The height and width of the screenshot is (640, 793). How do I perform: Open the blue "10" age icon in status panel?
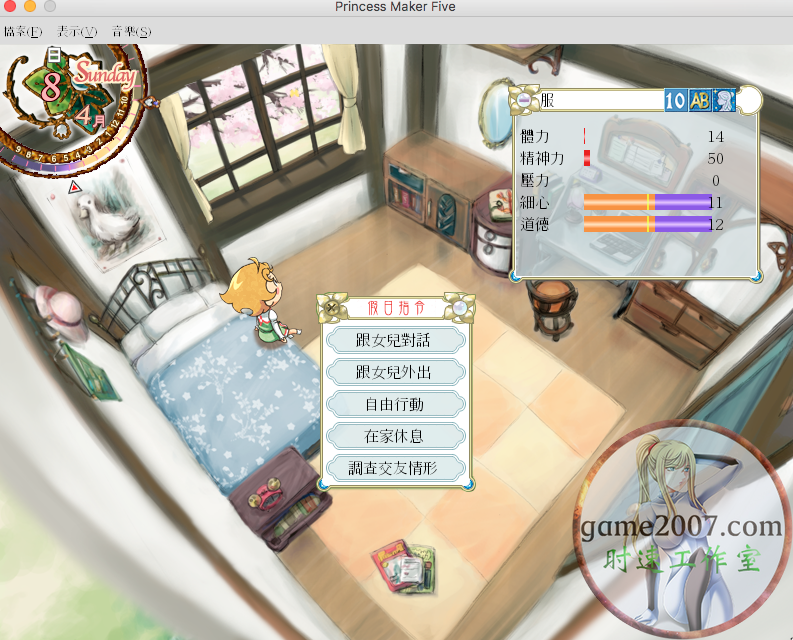(x=675, y=100)
